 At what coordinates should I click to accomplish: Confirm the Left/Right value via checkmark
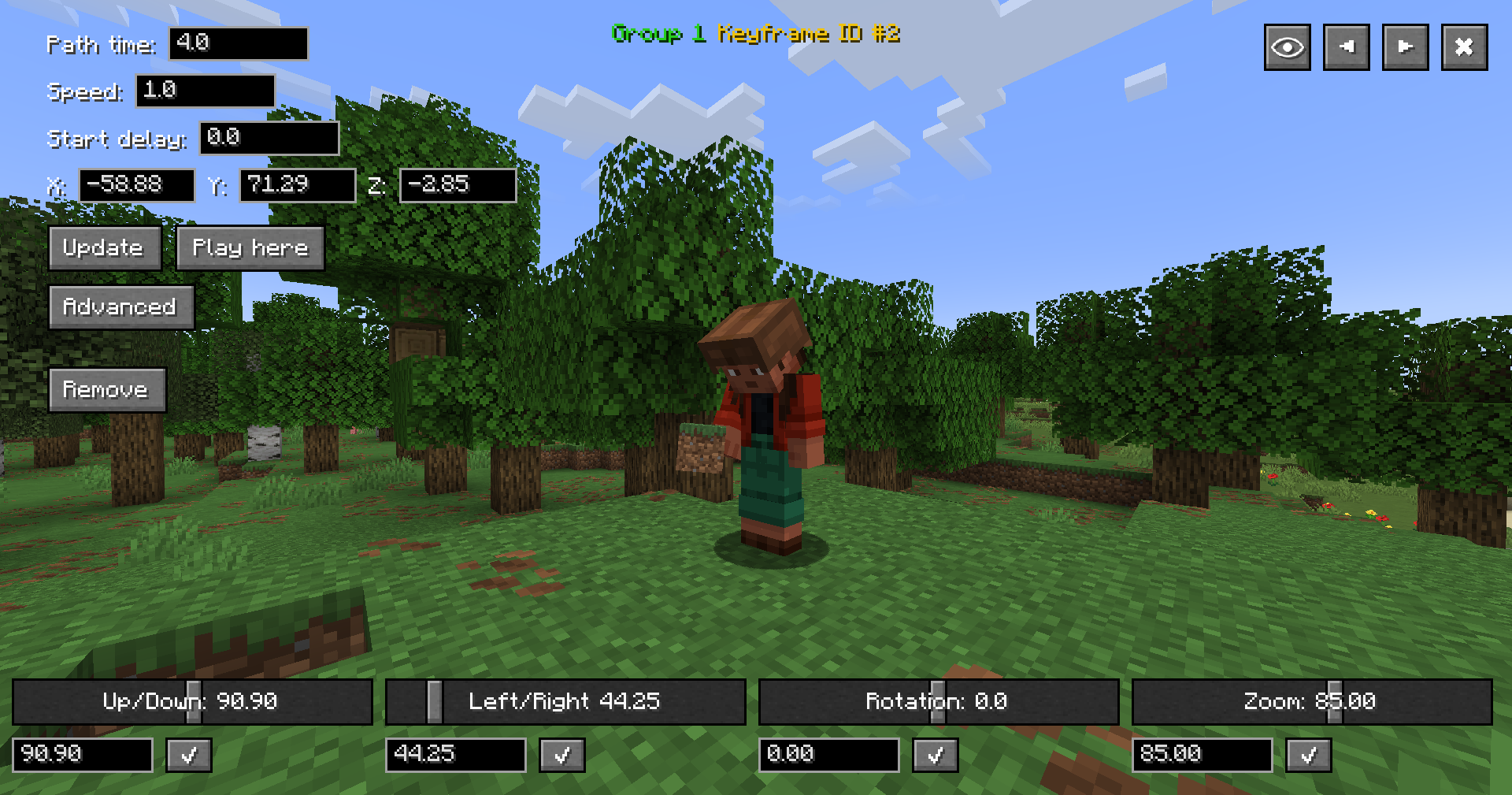click(x=561, y=755)
